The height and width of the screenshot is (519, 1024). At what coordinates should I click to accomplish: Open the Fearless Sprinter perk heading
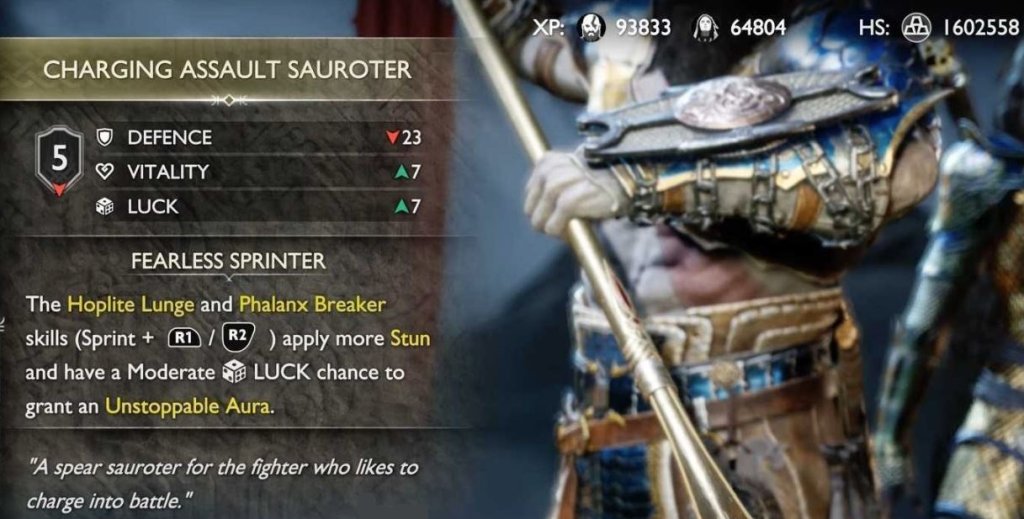pos(228,262)
